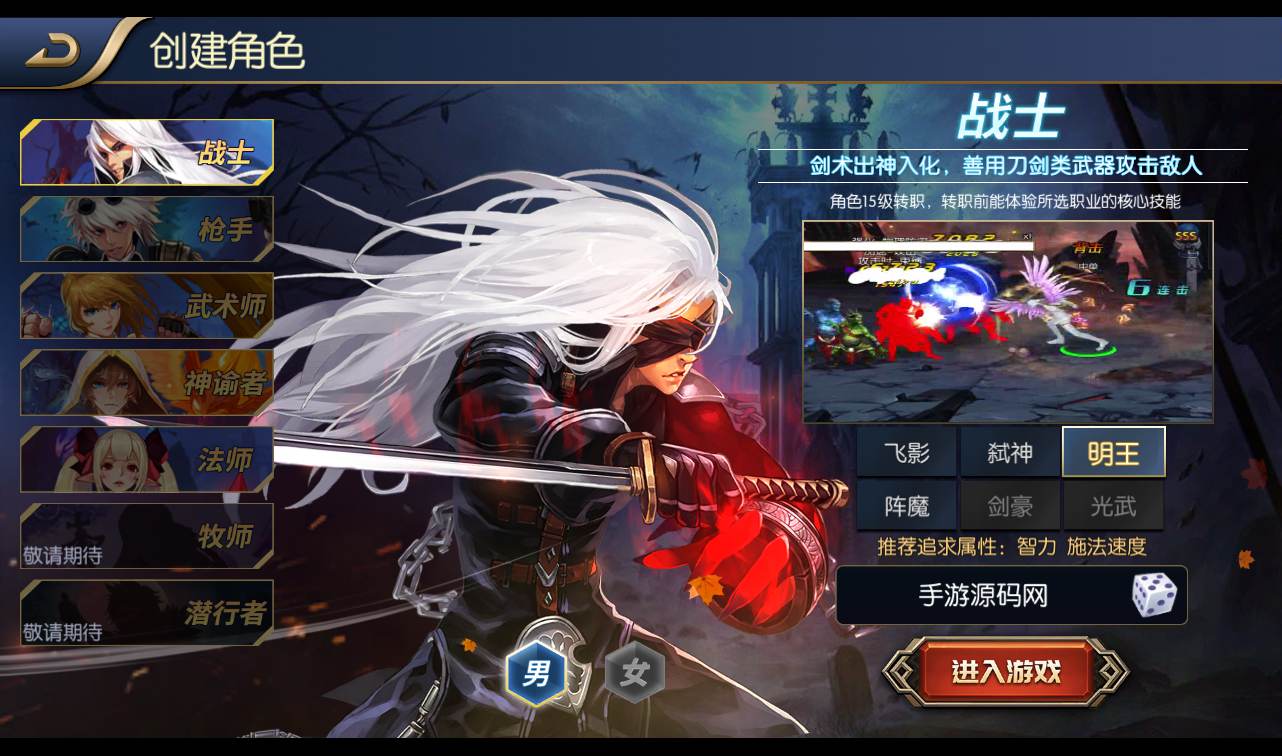Switch to the 弑神 subclass tab
Image resolution: width=1282 pixels, height=756 pixels.
(1011, 452)
